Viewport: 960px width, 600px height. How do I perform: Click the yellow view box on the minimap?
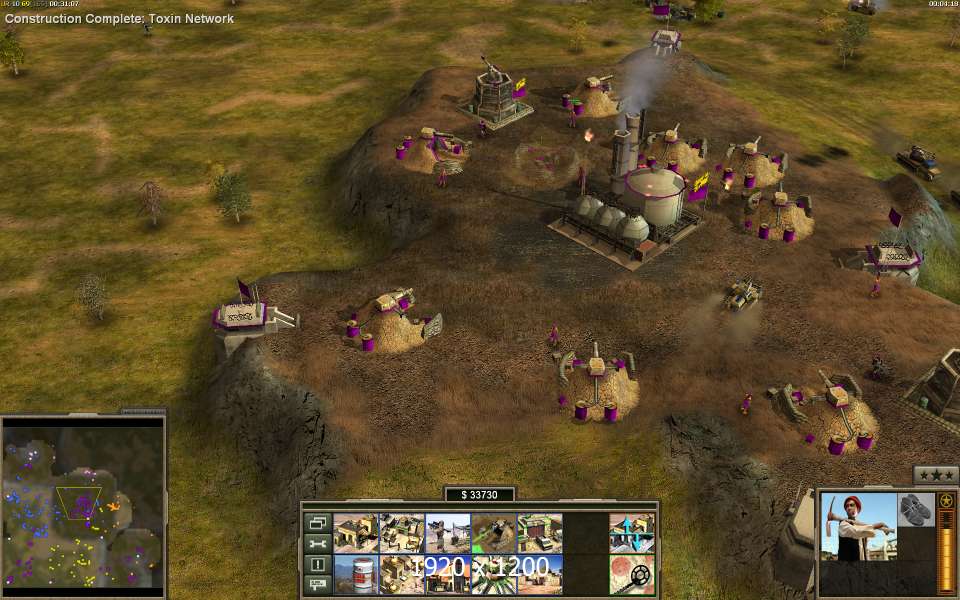tap(78, 502)
